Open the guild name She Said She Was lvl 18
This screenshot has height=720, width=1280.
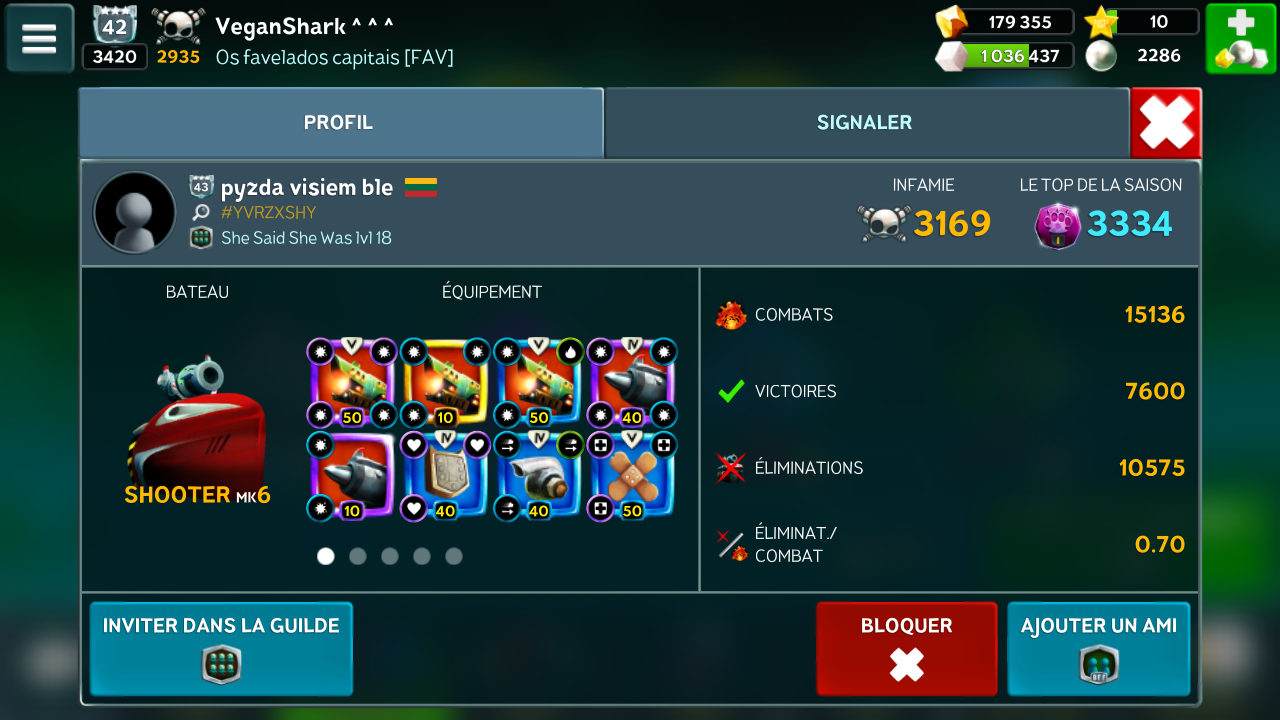306,238
